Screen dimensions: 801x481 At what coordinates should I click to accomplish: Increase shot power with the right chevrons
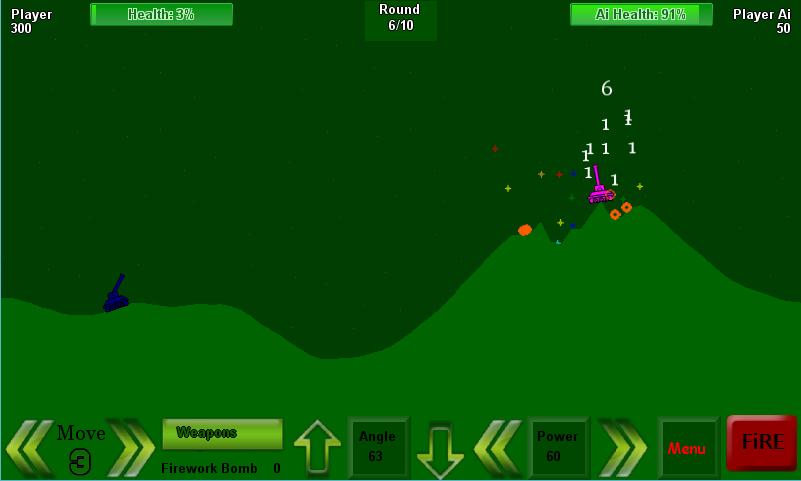coord(621,447)
